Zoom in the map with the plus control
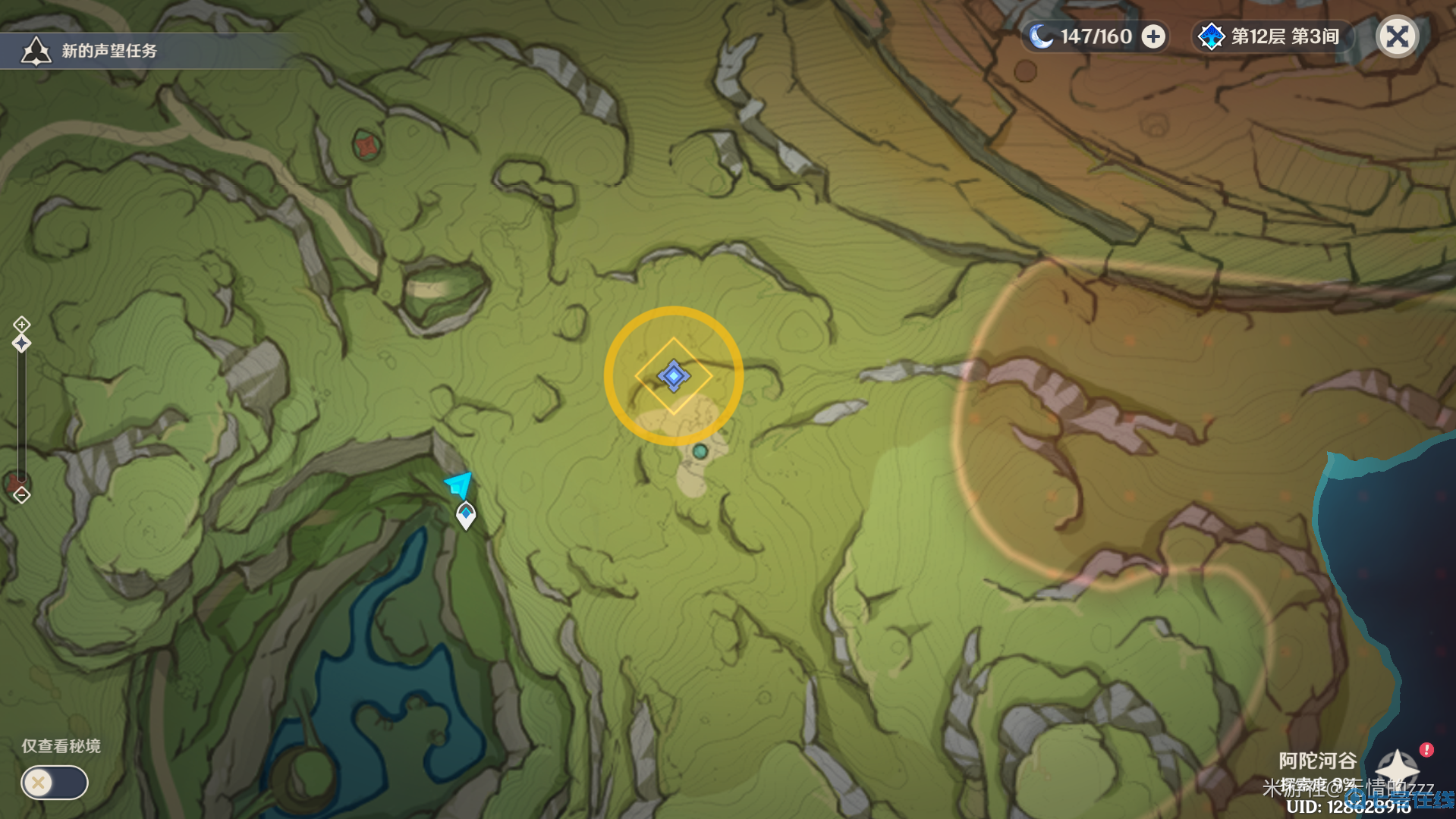1456x819 pixels. pyautogui.click(x=21, y=324)
